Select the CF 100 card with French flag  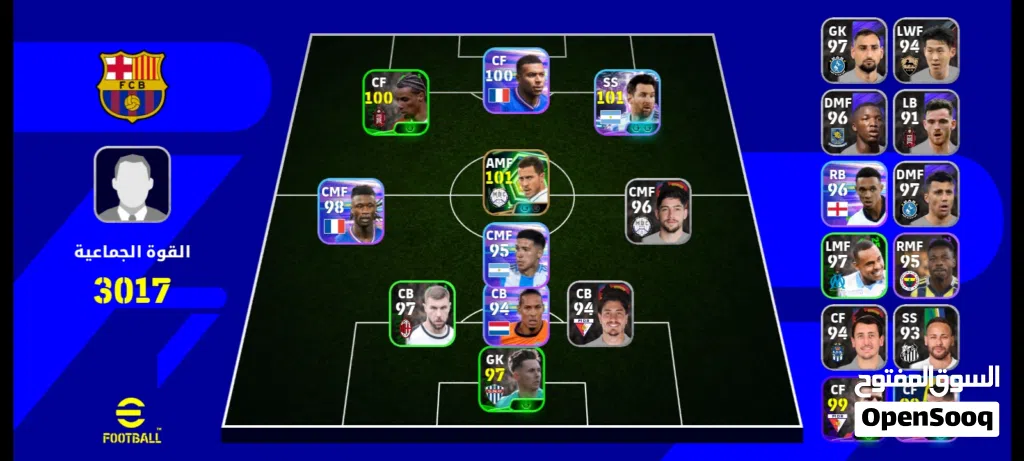coord(516,80)
